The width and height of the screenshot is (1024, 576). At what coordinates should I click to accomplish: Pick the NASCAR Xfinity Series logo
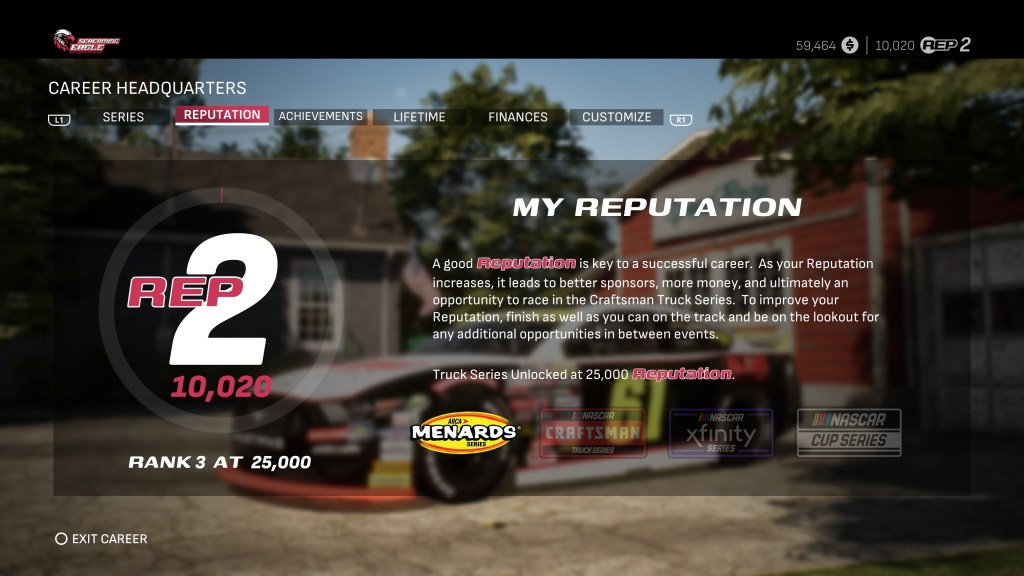pyautogui.click(x=720, y=432)
